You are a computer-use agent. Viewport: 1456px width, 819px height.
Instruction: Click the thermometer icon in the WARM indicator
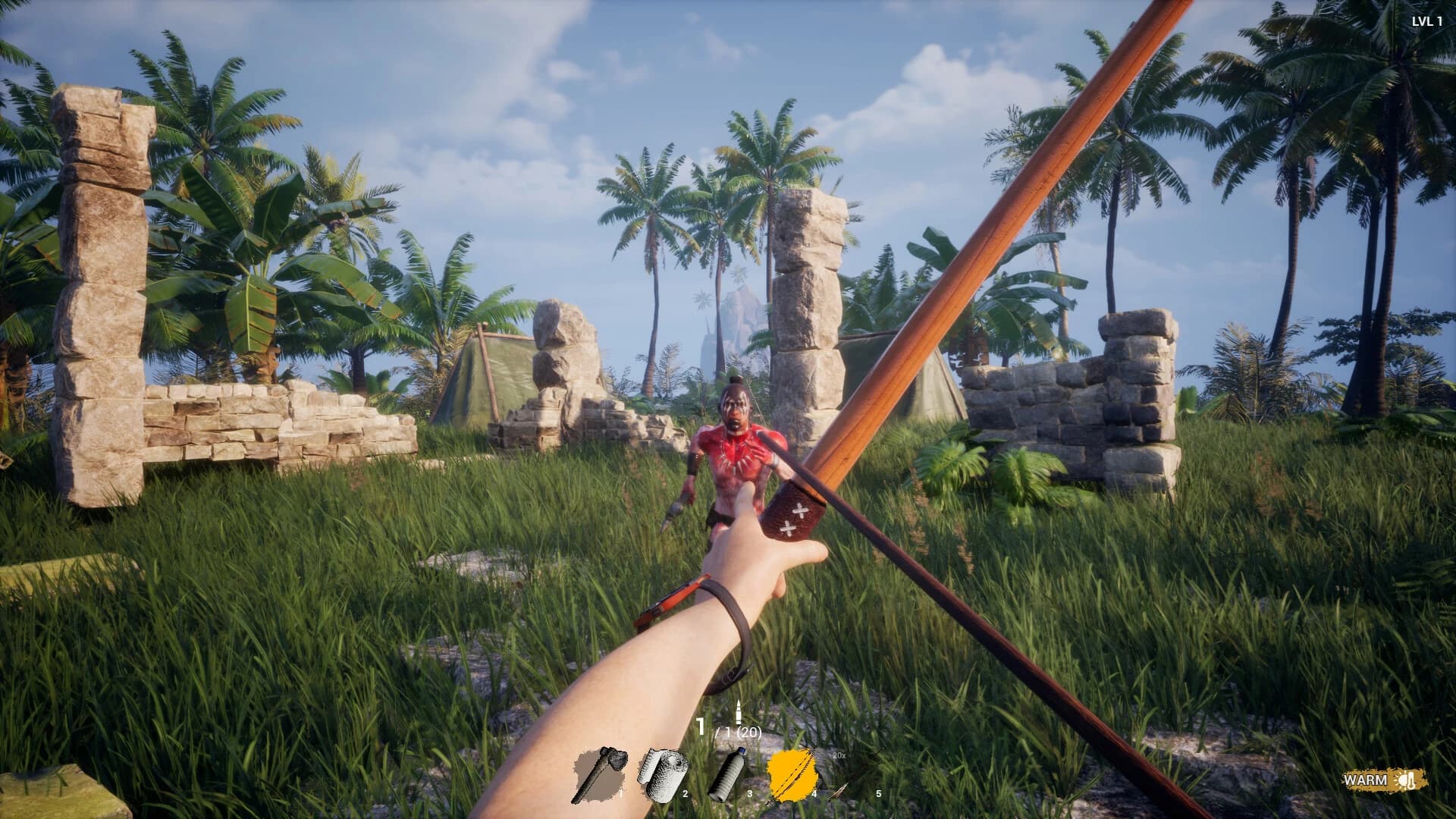point(1410,780)
